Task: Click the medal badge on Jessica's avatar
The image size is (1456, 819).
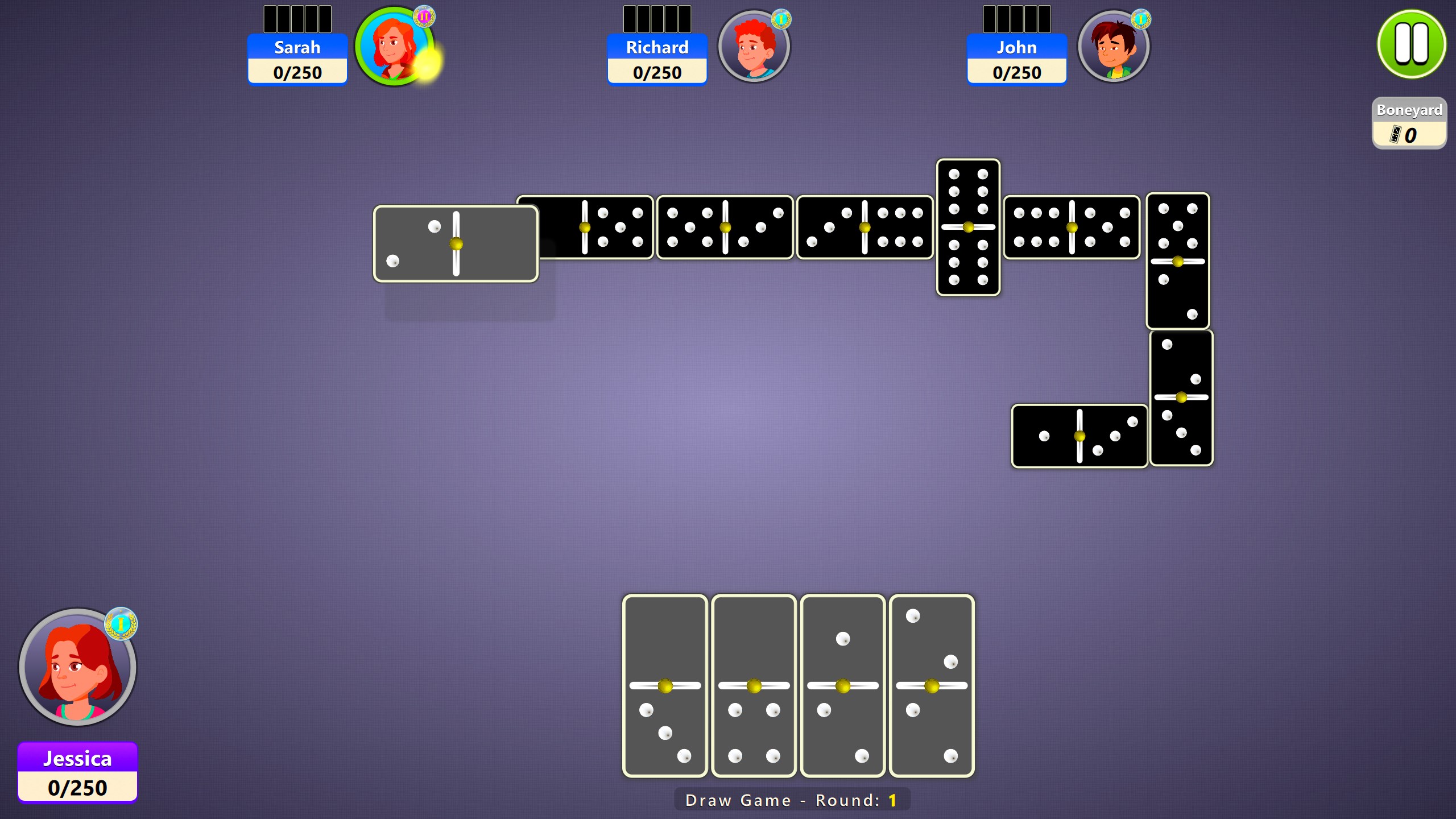Action: pyautogui.click(x=121, y=623)
